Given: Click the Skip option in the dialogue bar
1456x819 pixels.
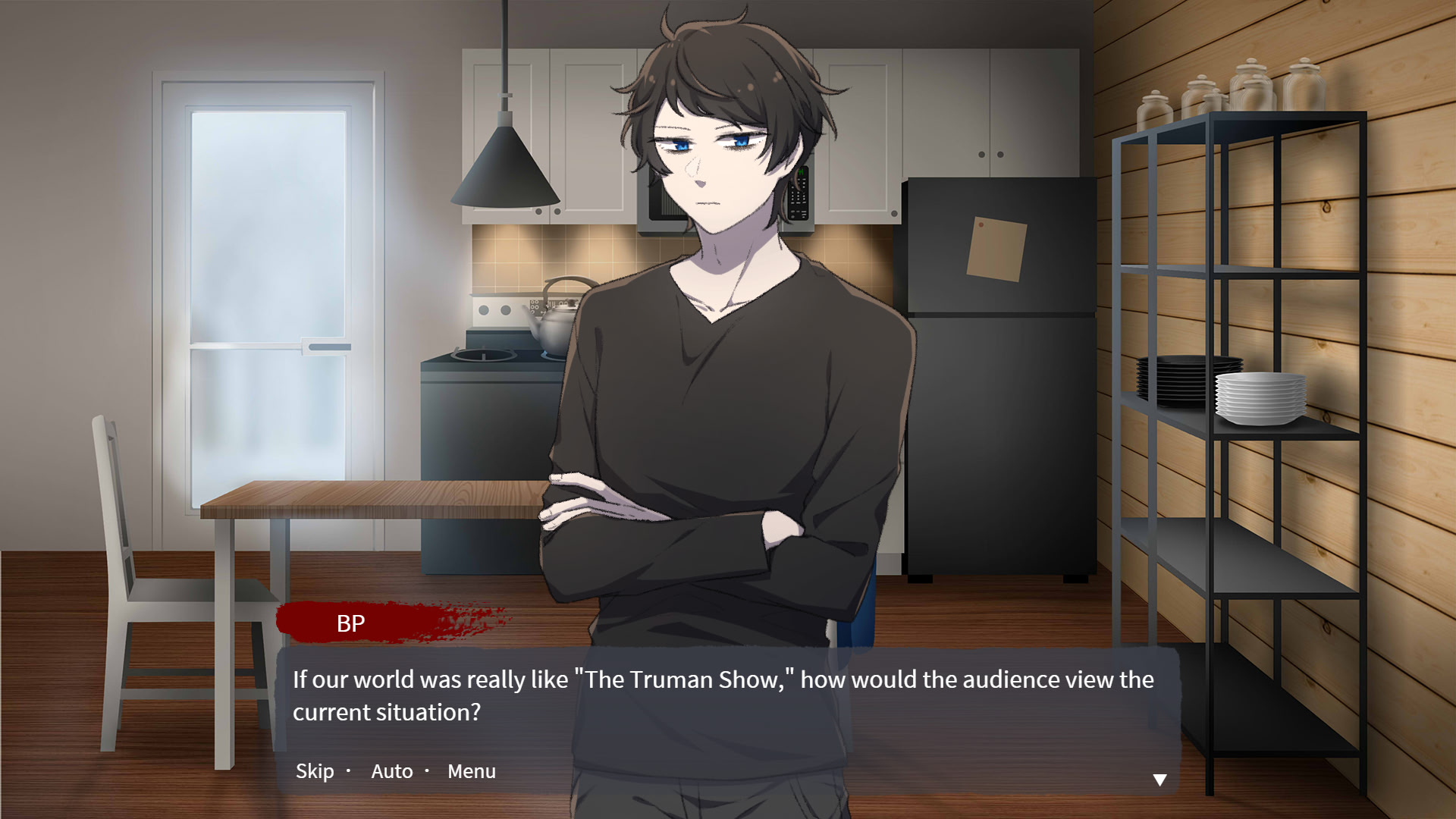Looking at the screenshot, I should 313,770.
